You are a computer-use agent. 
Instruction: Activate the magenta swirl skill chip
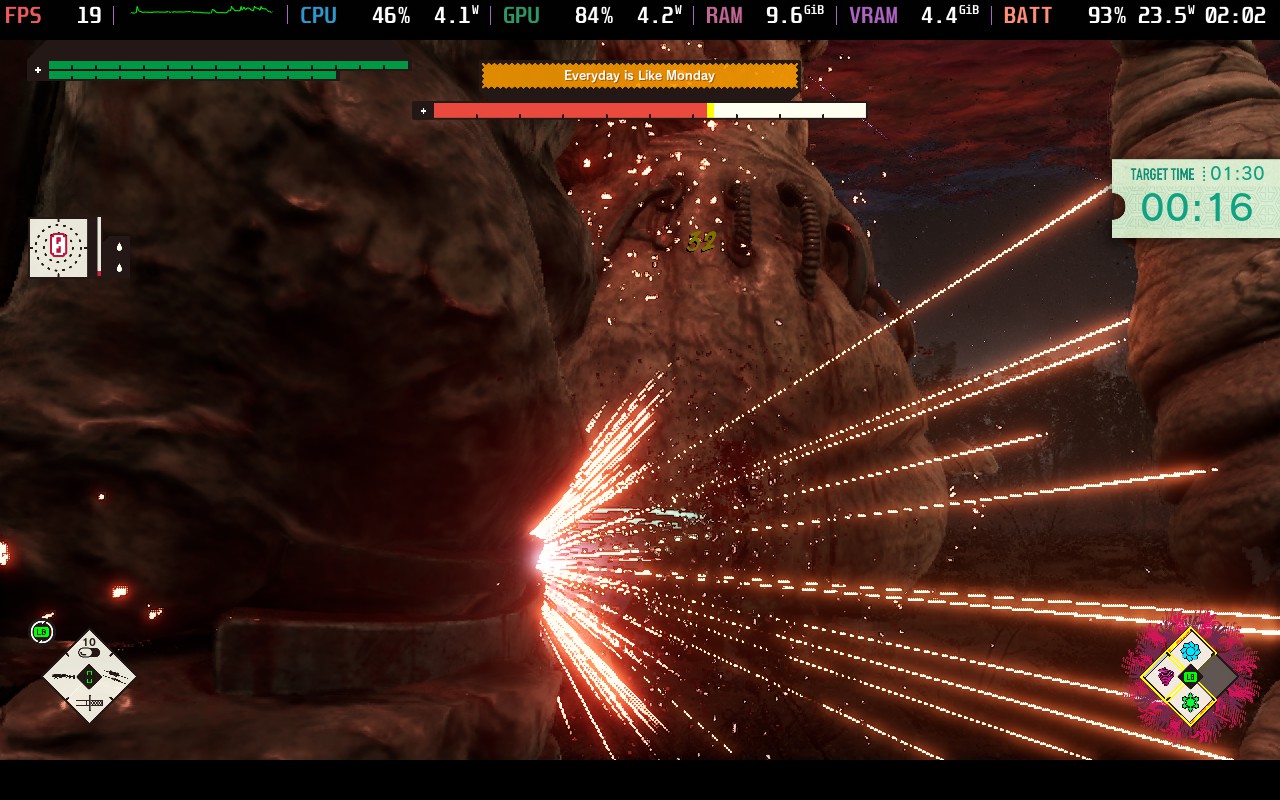coord(1165,677)
